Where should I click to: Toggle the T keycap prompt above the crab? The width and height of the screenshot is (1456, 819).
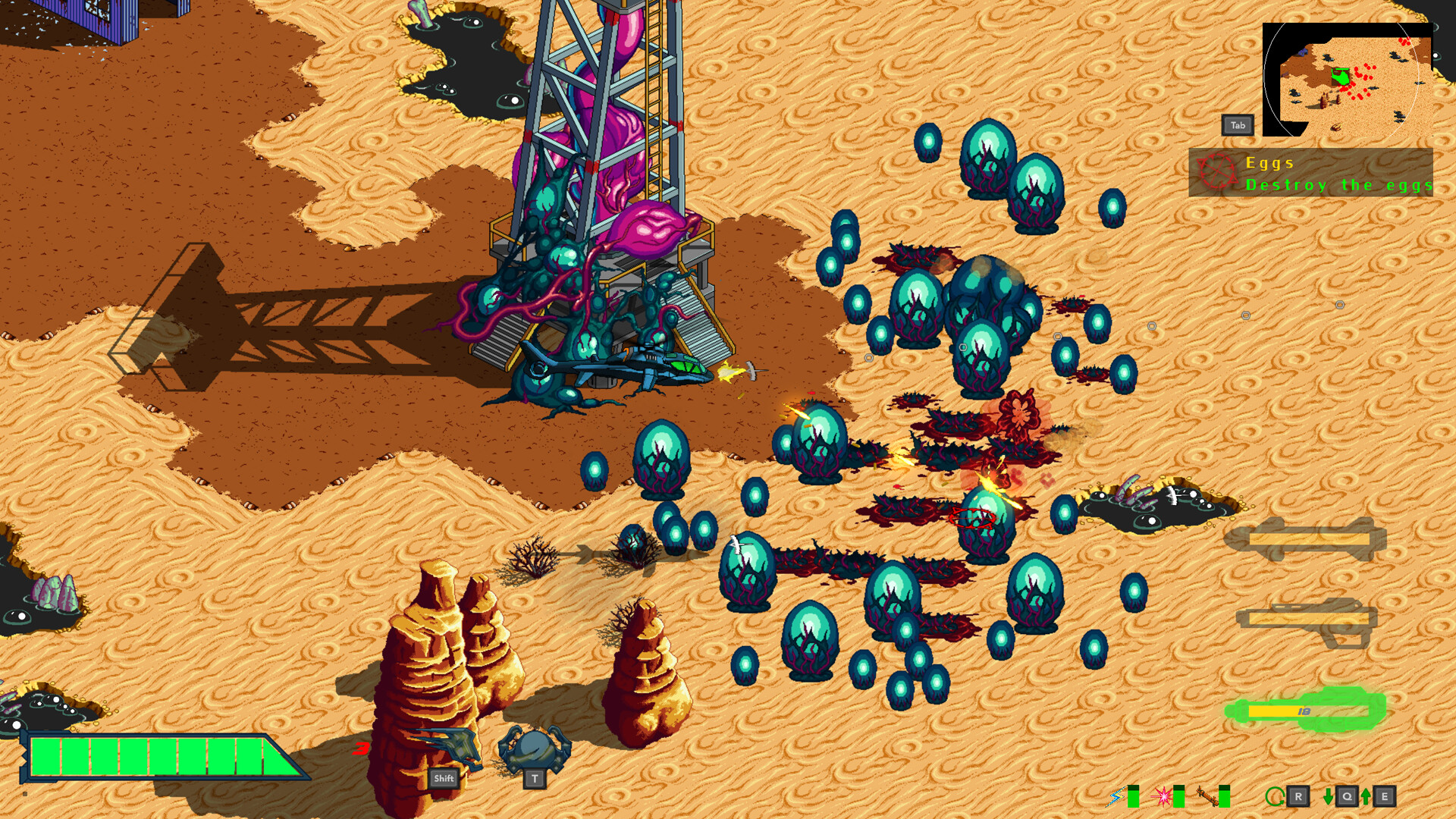pyautogui.click(x=533, y=778)
